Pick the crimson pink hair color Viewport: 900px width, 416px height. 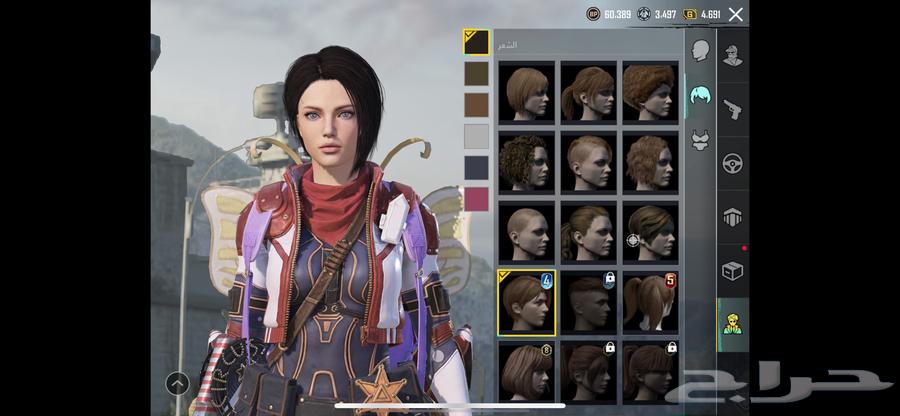(x=476, y=199)
